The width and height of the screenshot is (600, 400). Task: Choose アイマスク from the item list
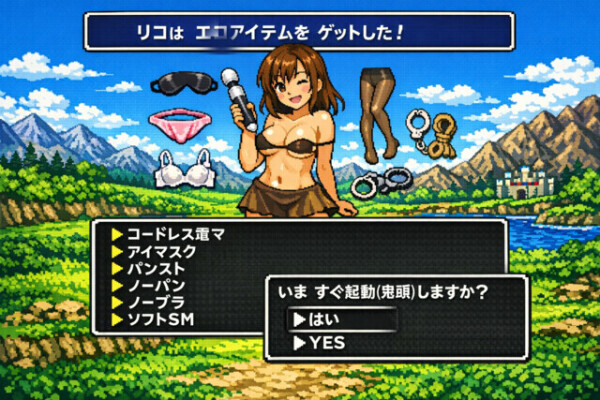pyautogui.click(x=160, y=251)
